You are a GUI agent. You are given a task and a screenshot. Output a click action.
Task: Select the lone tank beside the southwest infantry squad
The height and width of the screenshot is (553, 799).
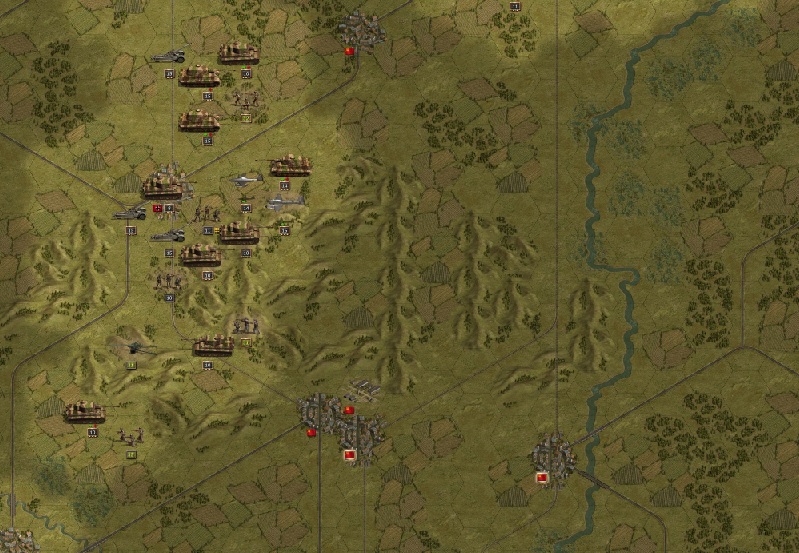(85, 411)
